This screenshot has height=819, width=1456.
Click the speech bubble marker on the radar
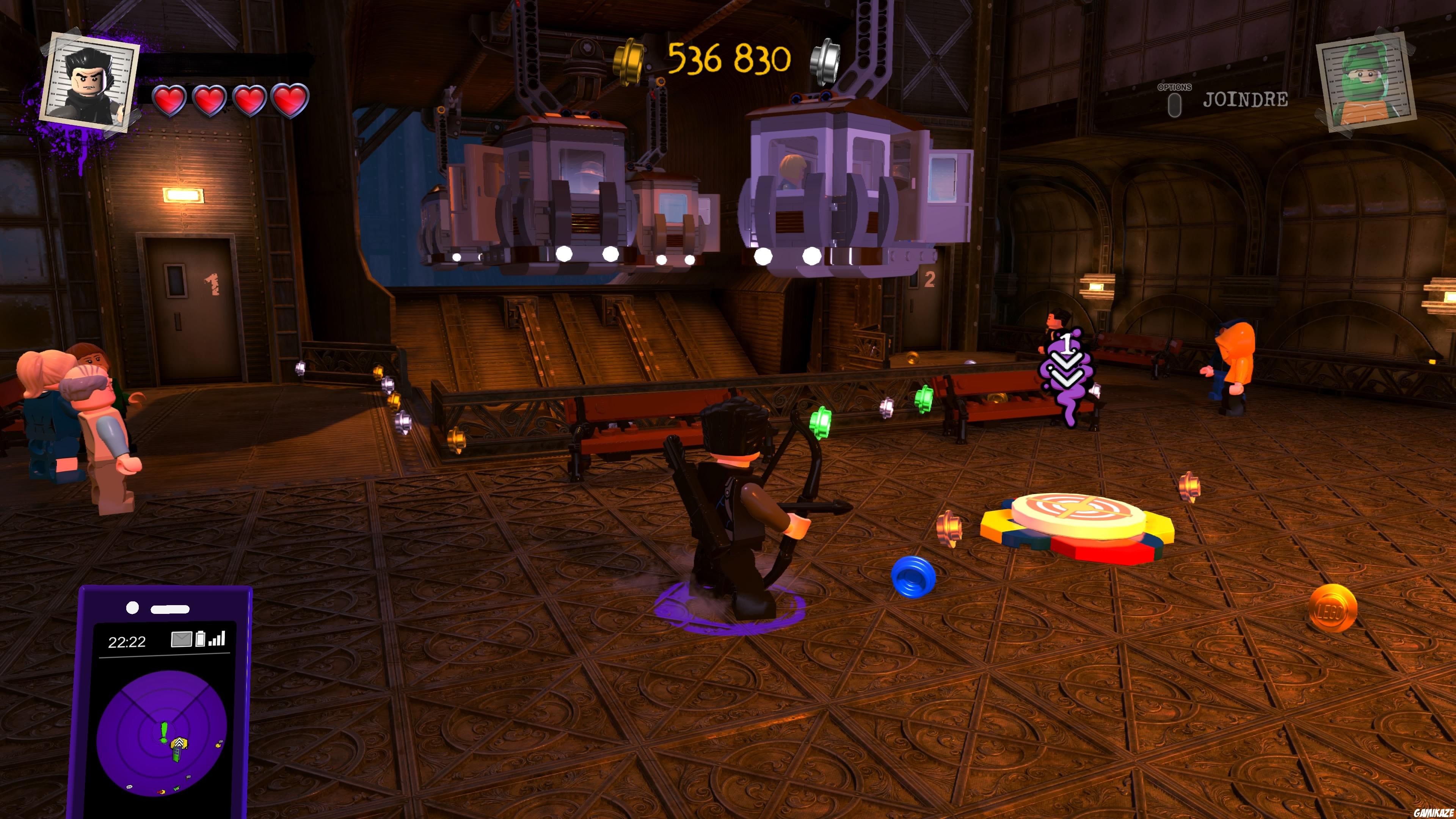click(129, 788)
